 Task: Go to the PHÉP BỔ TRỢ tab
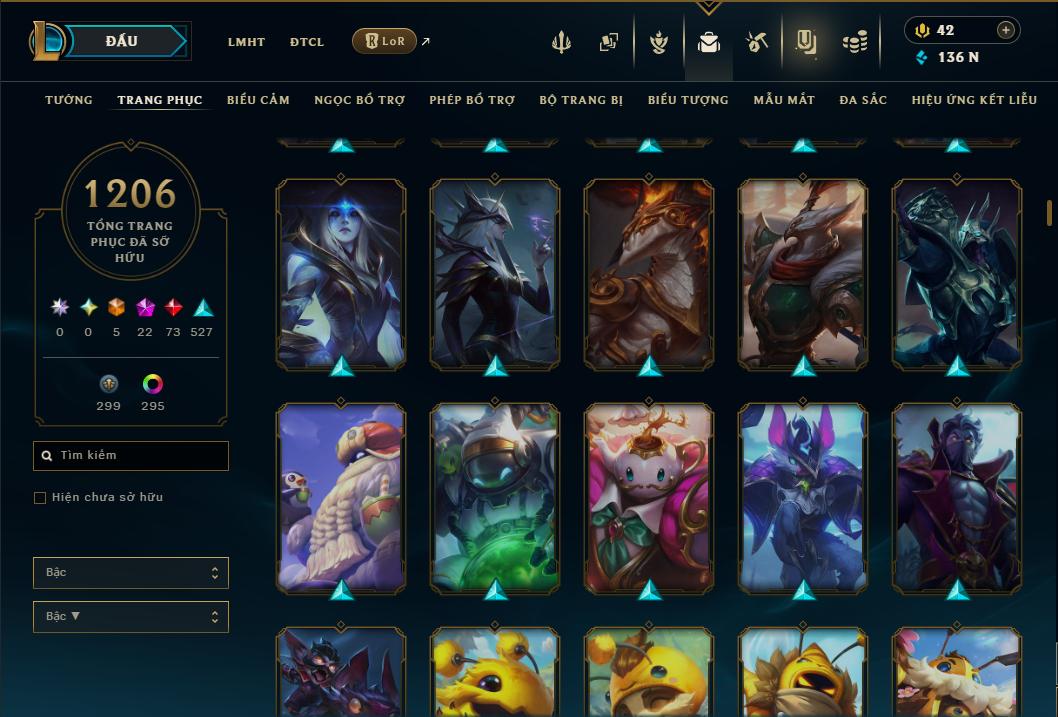[x=472, y=100]
